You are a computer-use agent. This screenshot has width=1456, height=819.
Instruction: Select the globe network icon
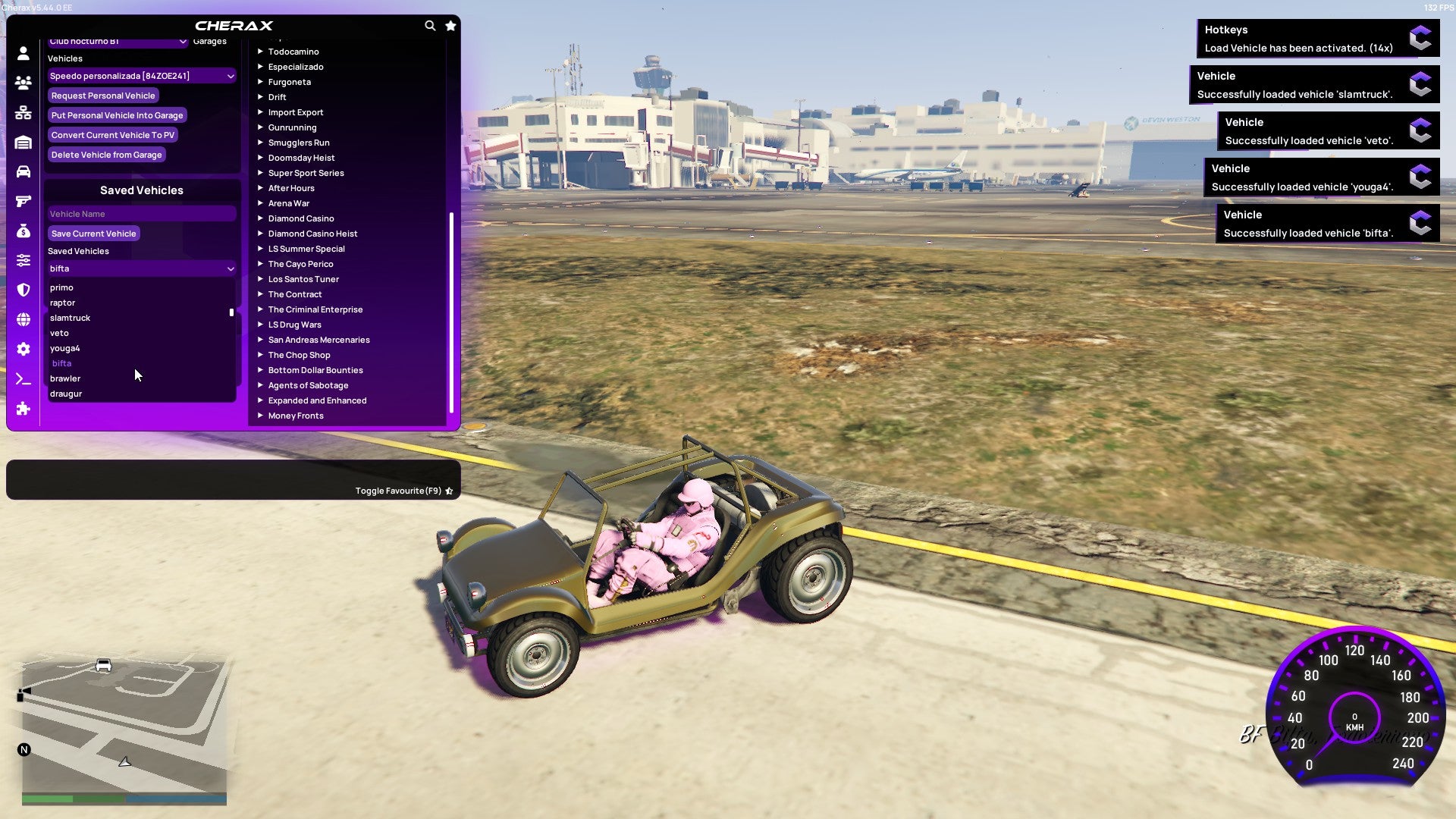(23, 319)
